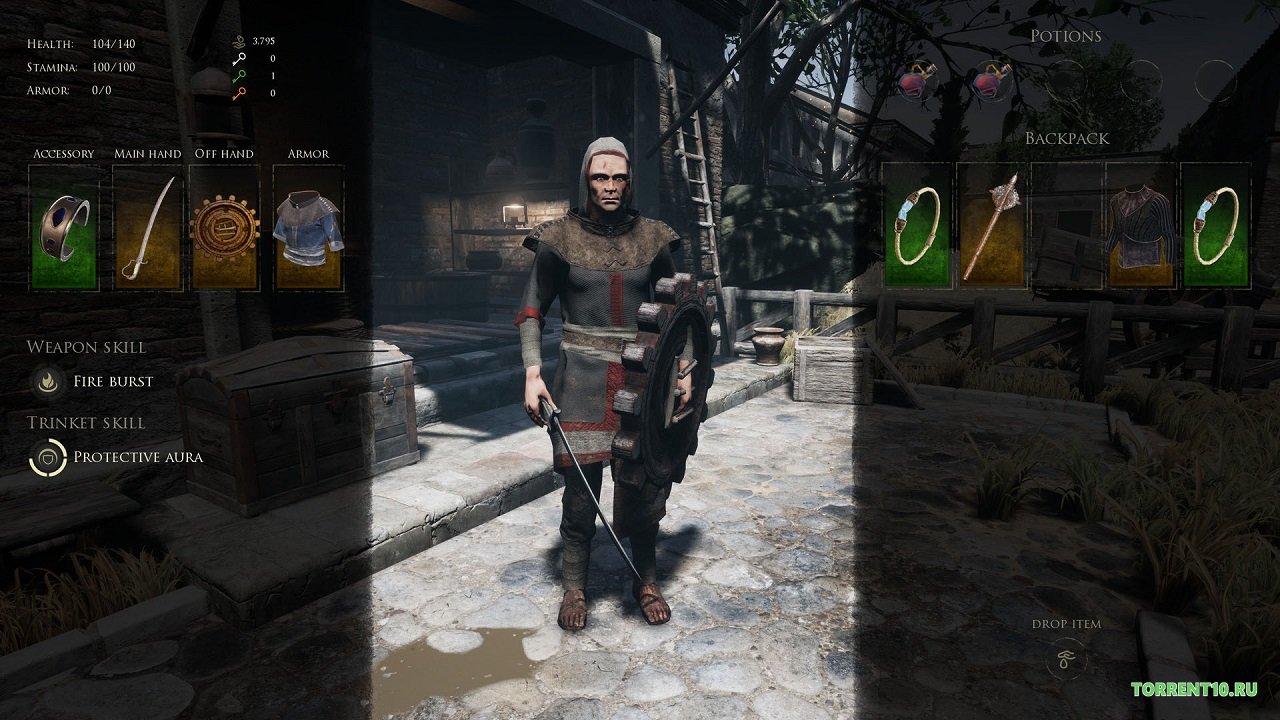Select the main hand sabre slot
1280x720 pixels.
coord(147,228)
